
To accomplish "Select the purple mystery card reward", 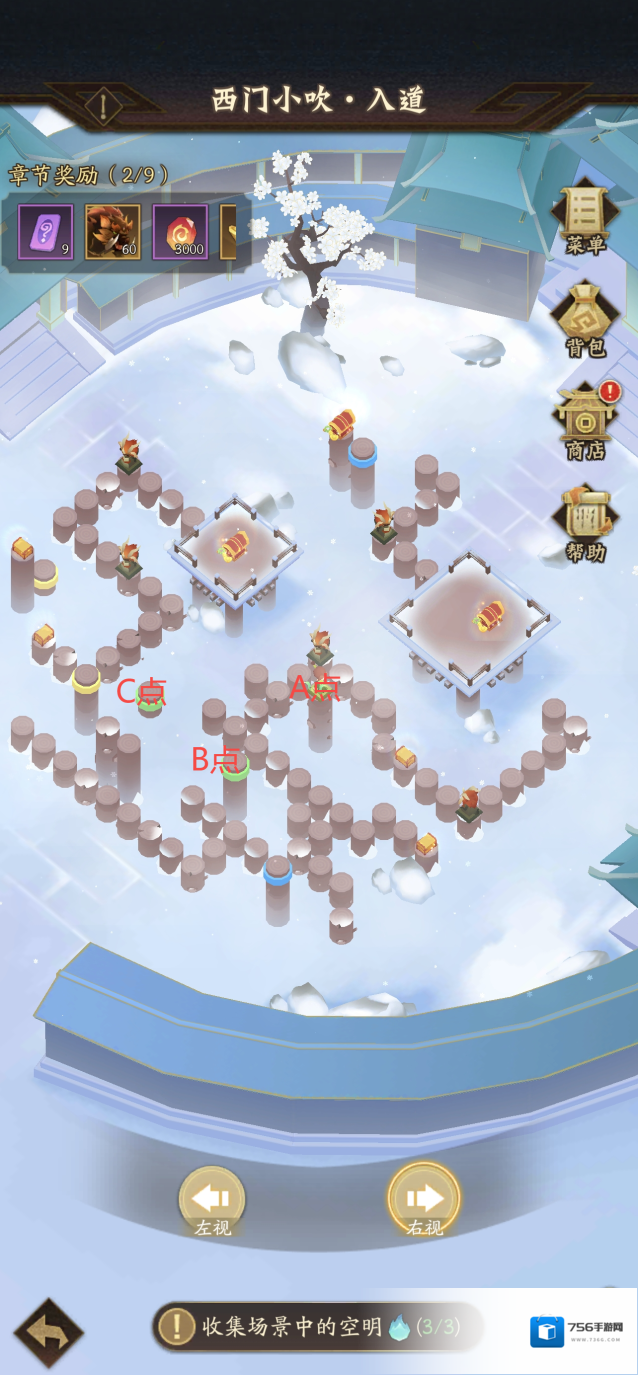I will tap(45, 232).
